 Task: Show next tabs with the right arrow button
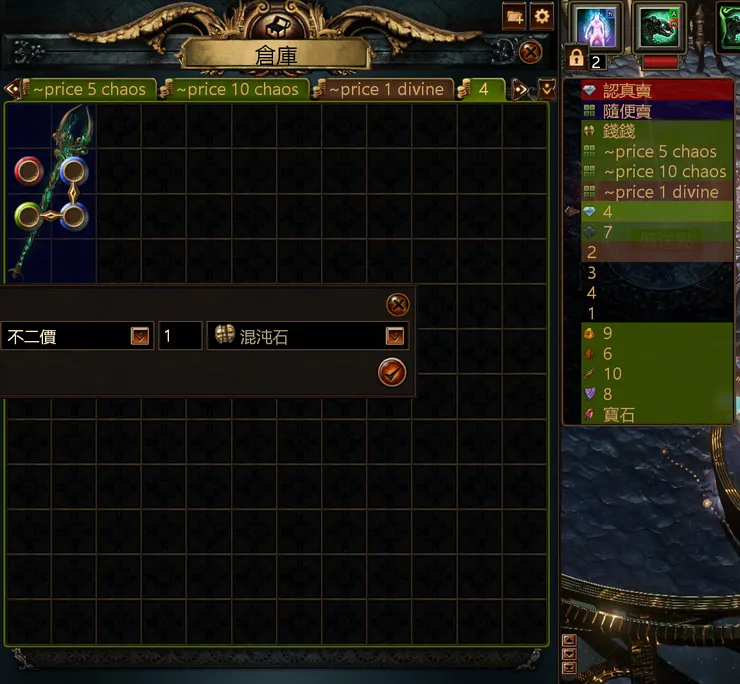pyautogui.click(x=520, y=89)
